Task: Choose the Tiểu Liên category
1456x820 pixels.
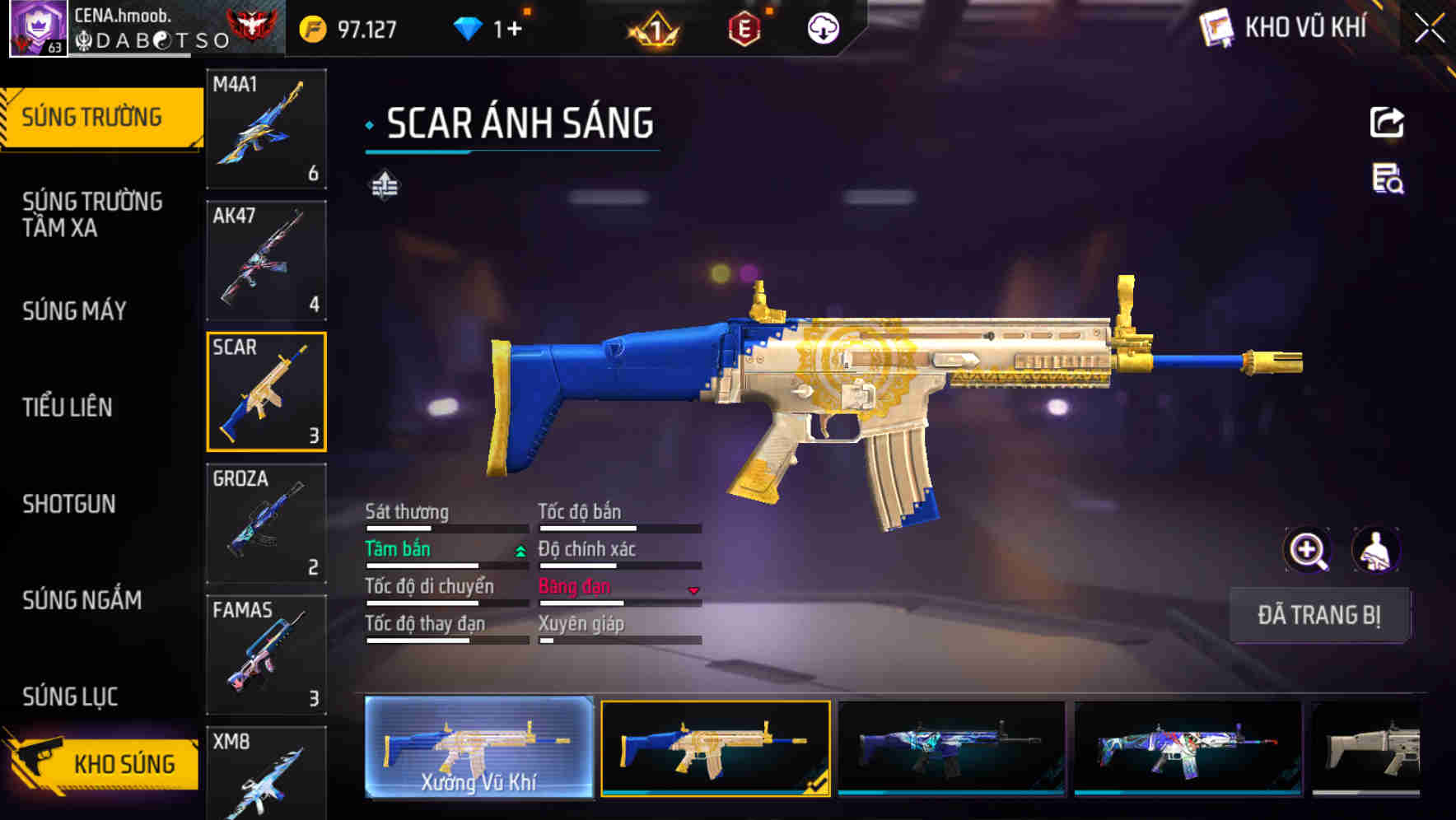Action: pos(68,407)
